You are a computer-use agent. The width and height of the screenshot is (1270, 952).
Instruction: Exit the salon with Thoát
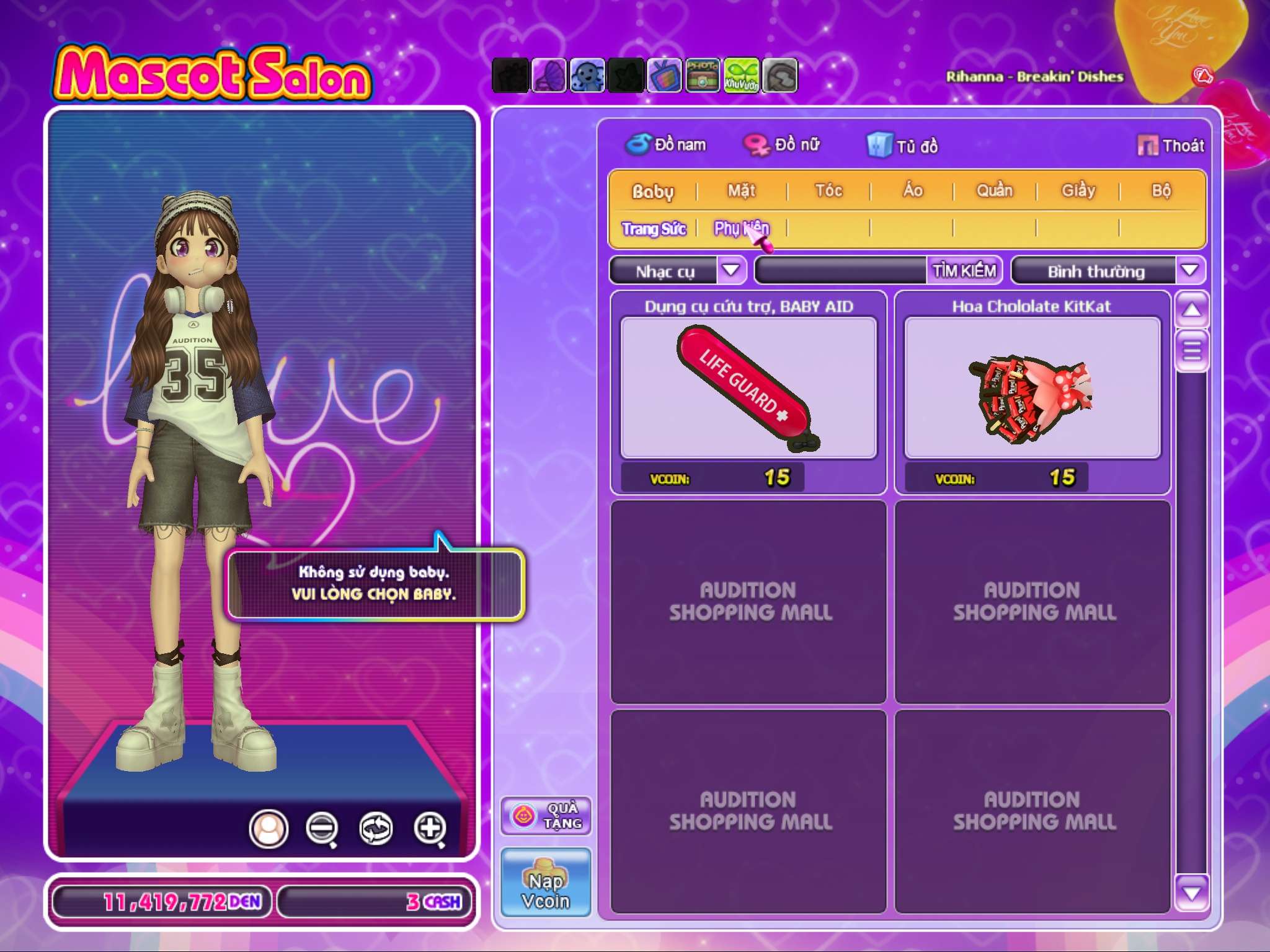pos(1171,146)
